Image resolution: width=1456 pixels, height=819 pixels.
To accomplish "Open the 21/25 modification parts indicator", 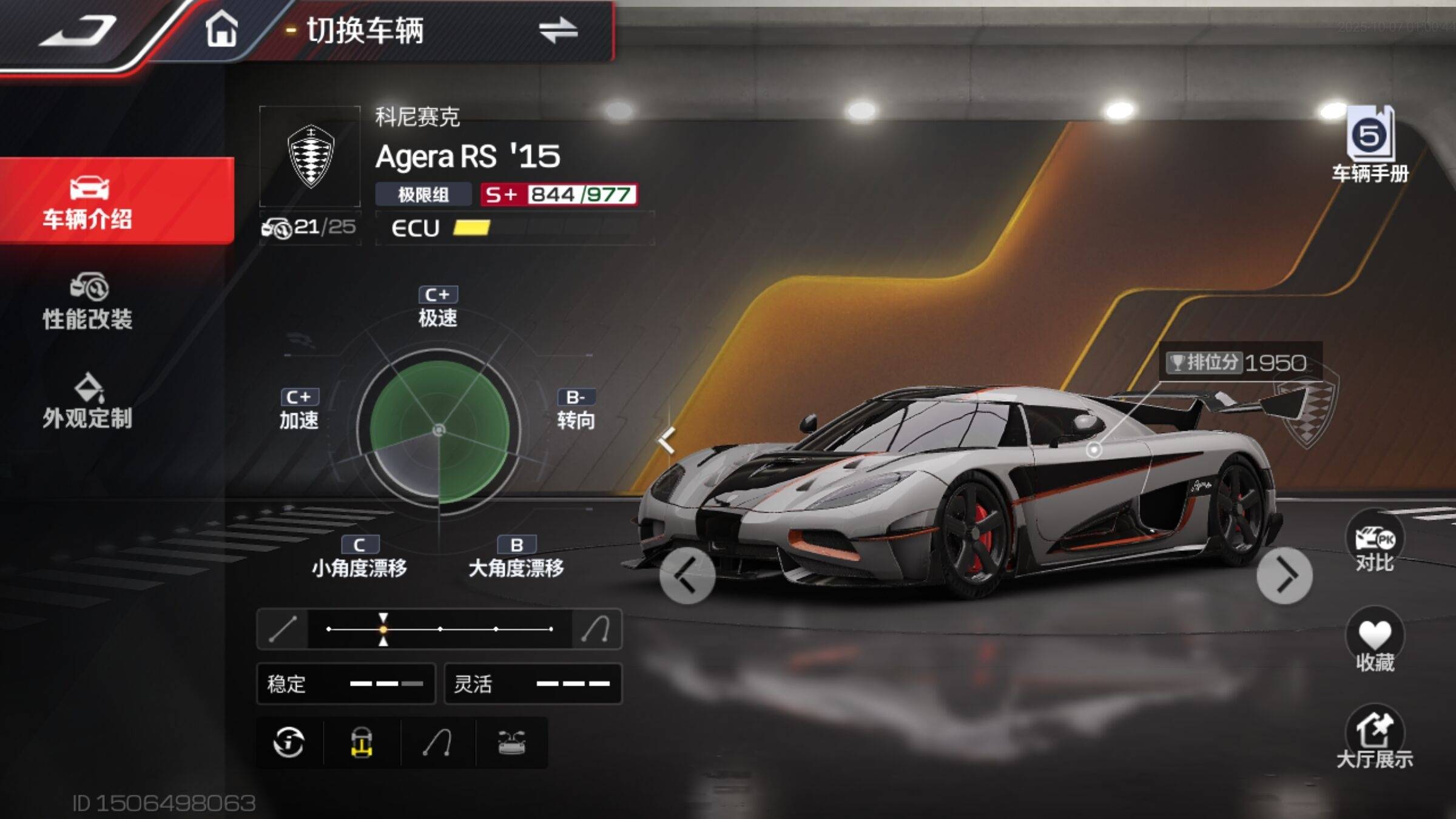I will click(309, 227).
